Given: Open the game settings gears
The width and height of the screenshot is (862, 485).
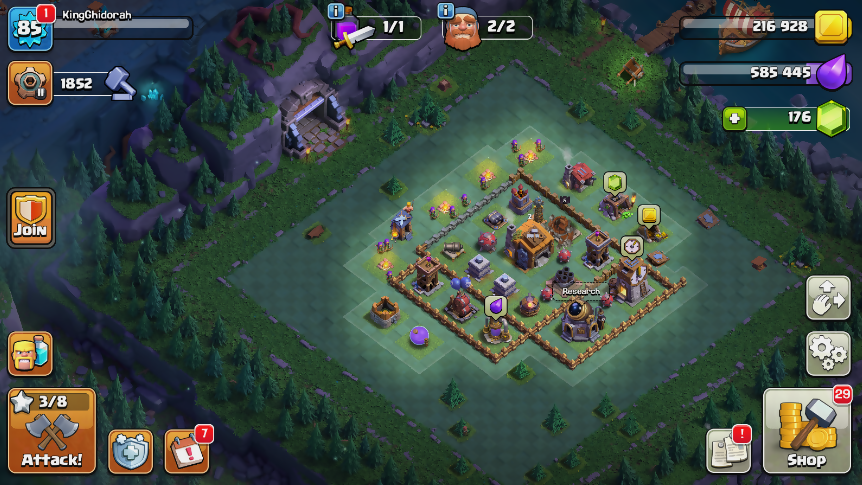Looking at the screenshot, I should tap(828, 354).
